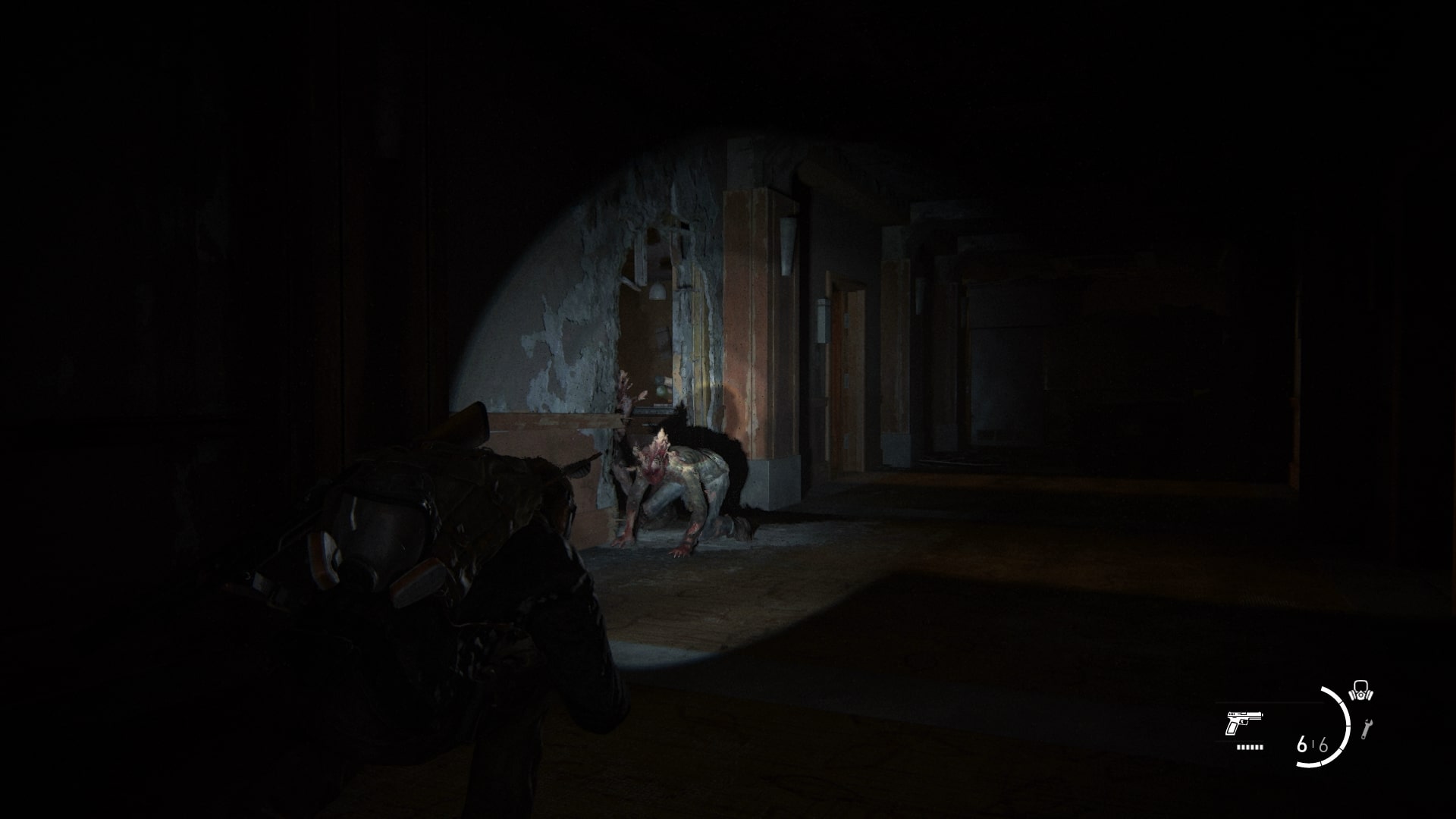Click the bottom segment of the health arc
Viewport: 1456px width, 819px height.
[x=1309, y=764]
